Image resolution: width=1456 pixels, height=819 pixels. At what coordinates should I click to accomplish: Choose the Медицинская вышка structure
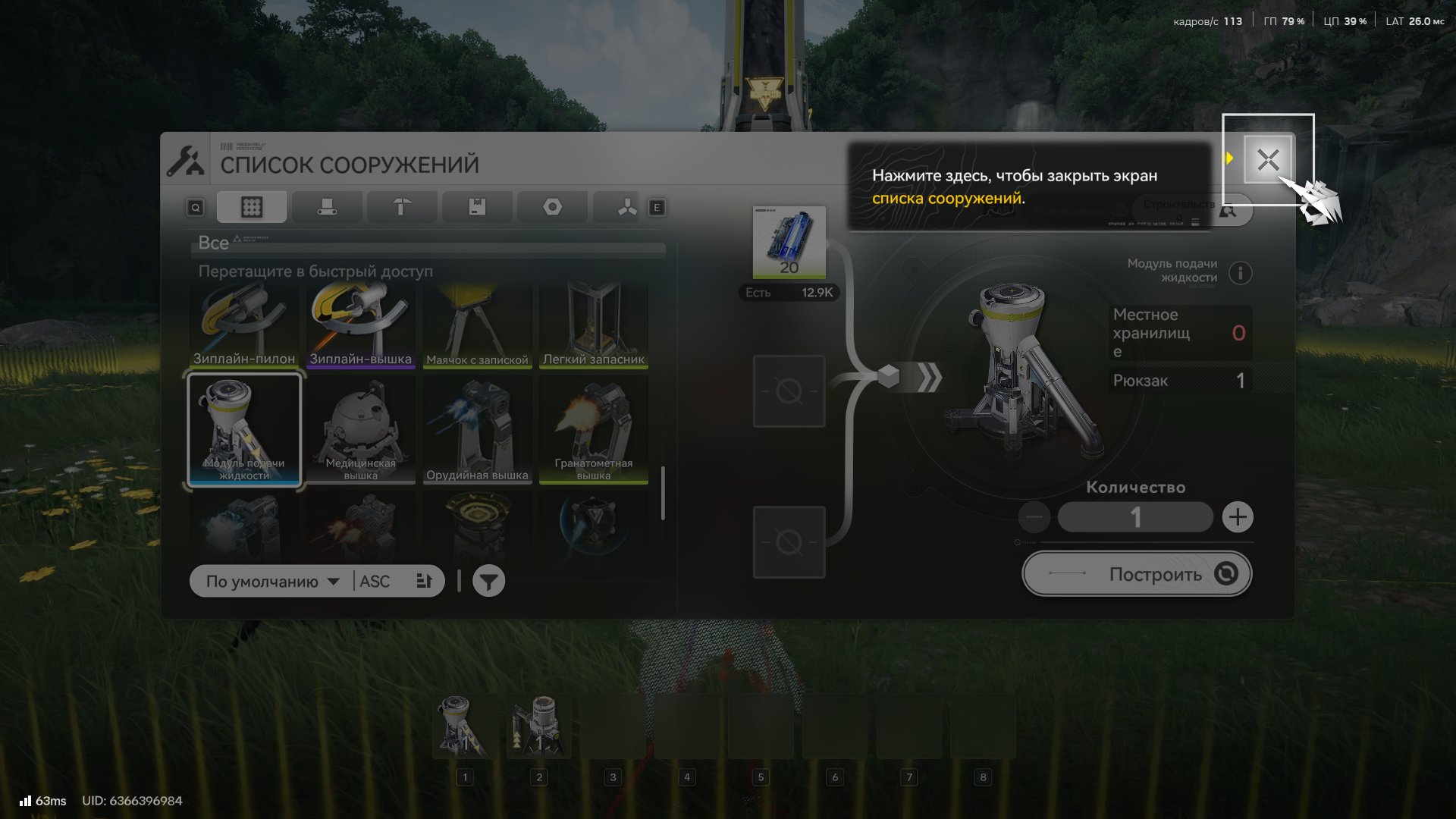pyautogui.click(x=360, y=430)
